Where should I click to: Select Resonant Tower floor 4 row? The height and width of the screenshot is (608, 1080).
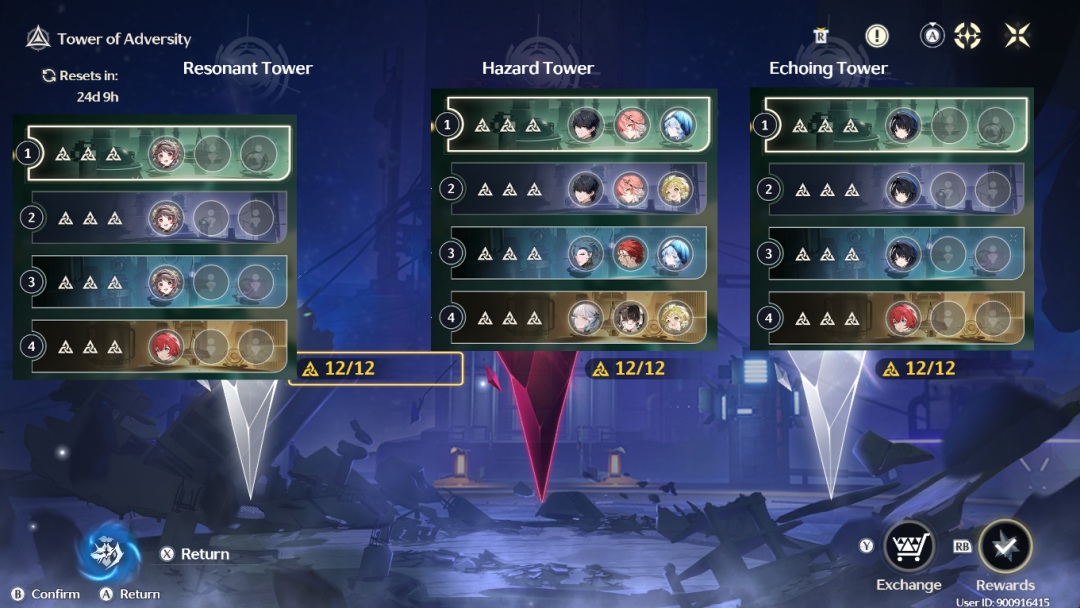(x=160, y=346)
